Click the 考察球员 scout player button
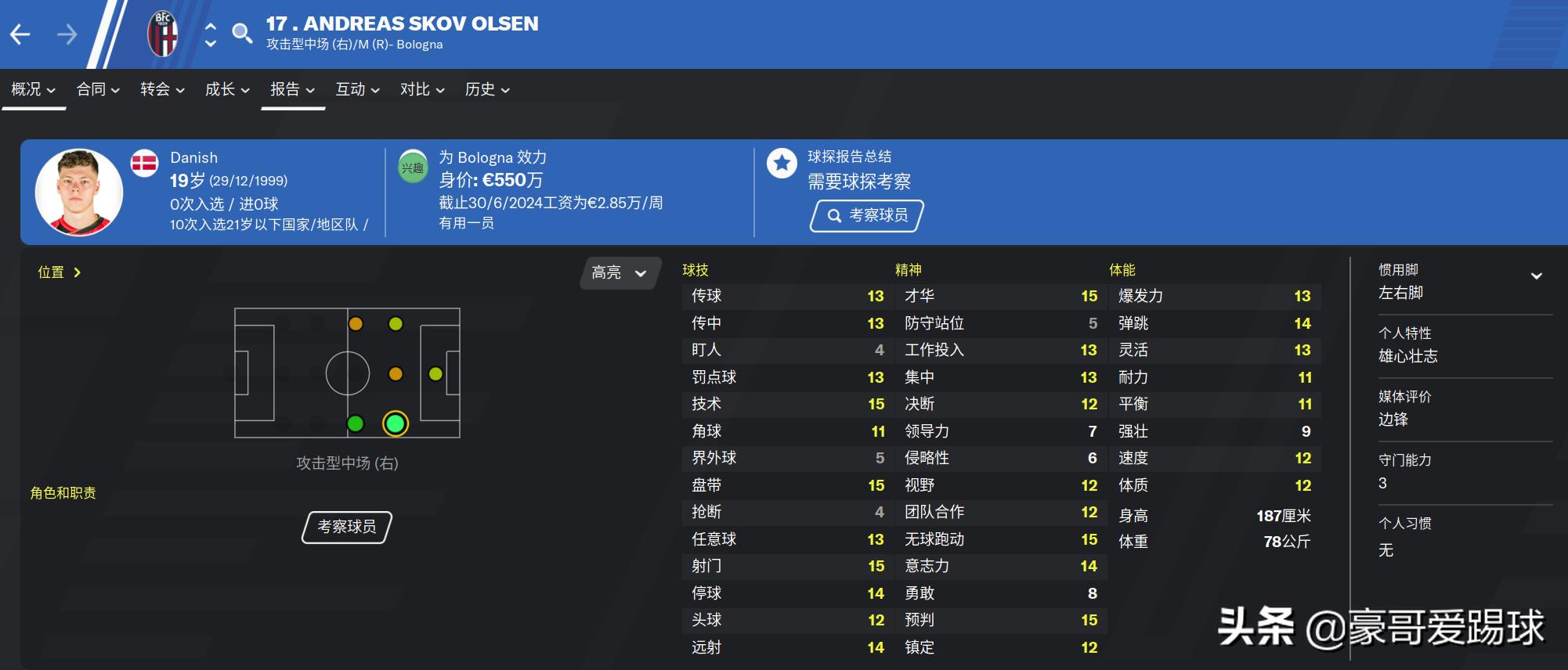This screenshot has width=1568, height=670. pos(867,216)
